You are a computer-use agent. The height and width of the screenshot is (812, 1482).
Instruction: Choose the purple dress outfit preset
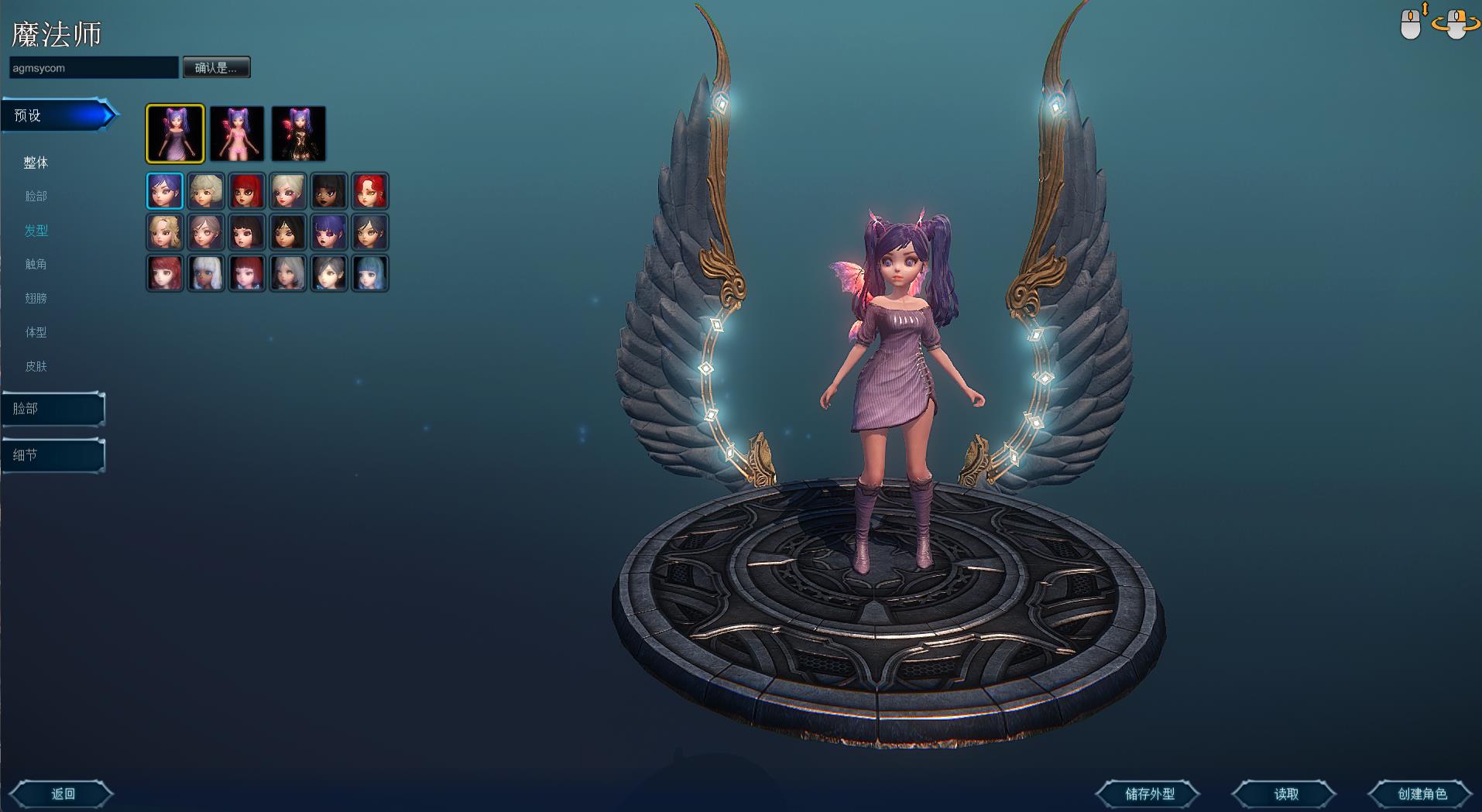tap(175, 134)
